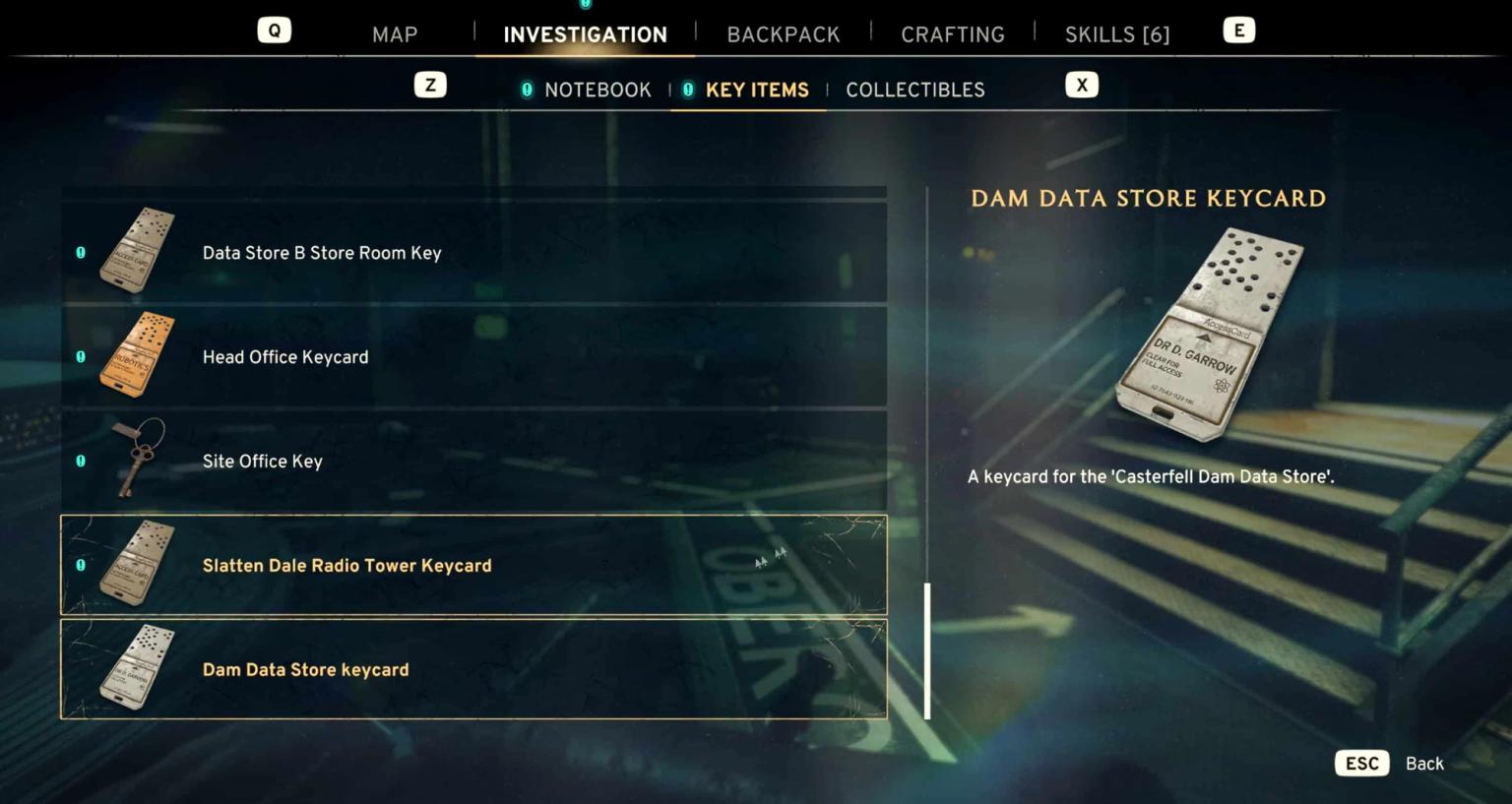Dismiss the unread indicator on Slatten Dale keycard
This screenshot has width=1512, height=804.
pyautogui.click(x=80, y=565)
